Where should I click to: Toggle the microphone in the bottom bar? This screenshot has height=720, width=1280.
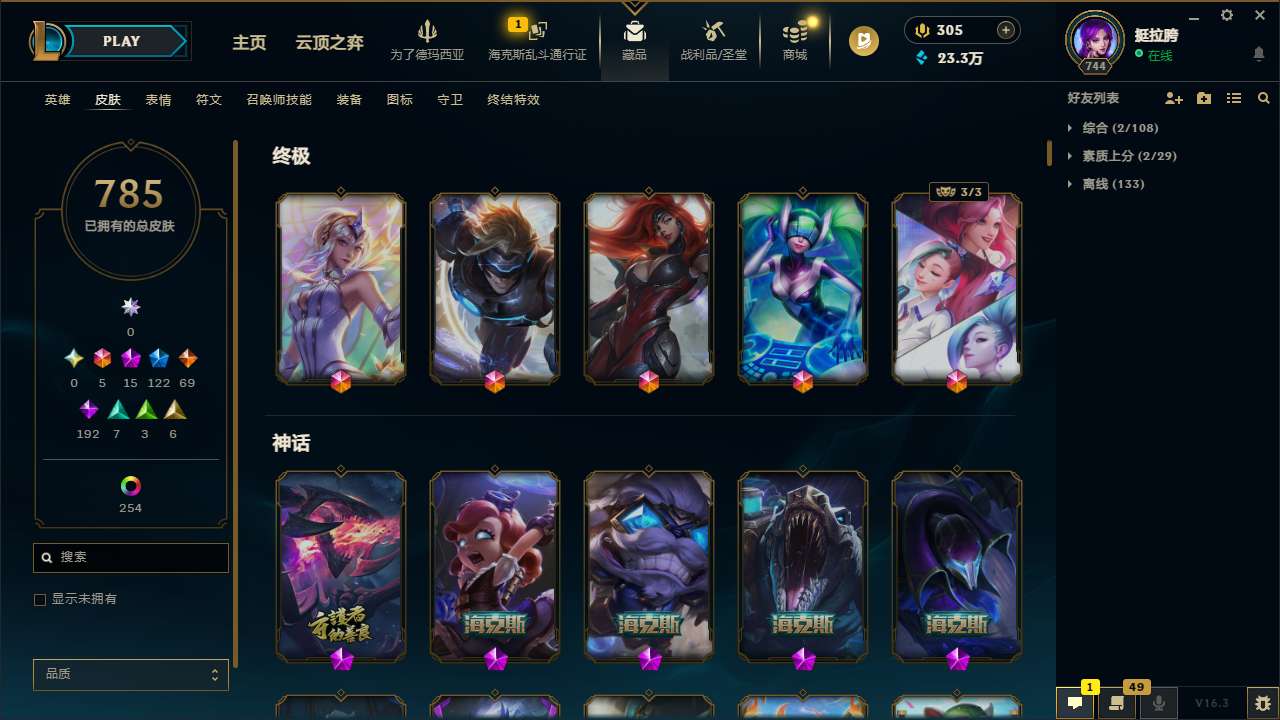(x=1159, y=702)
